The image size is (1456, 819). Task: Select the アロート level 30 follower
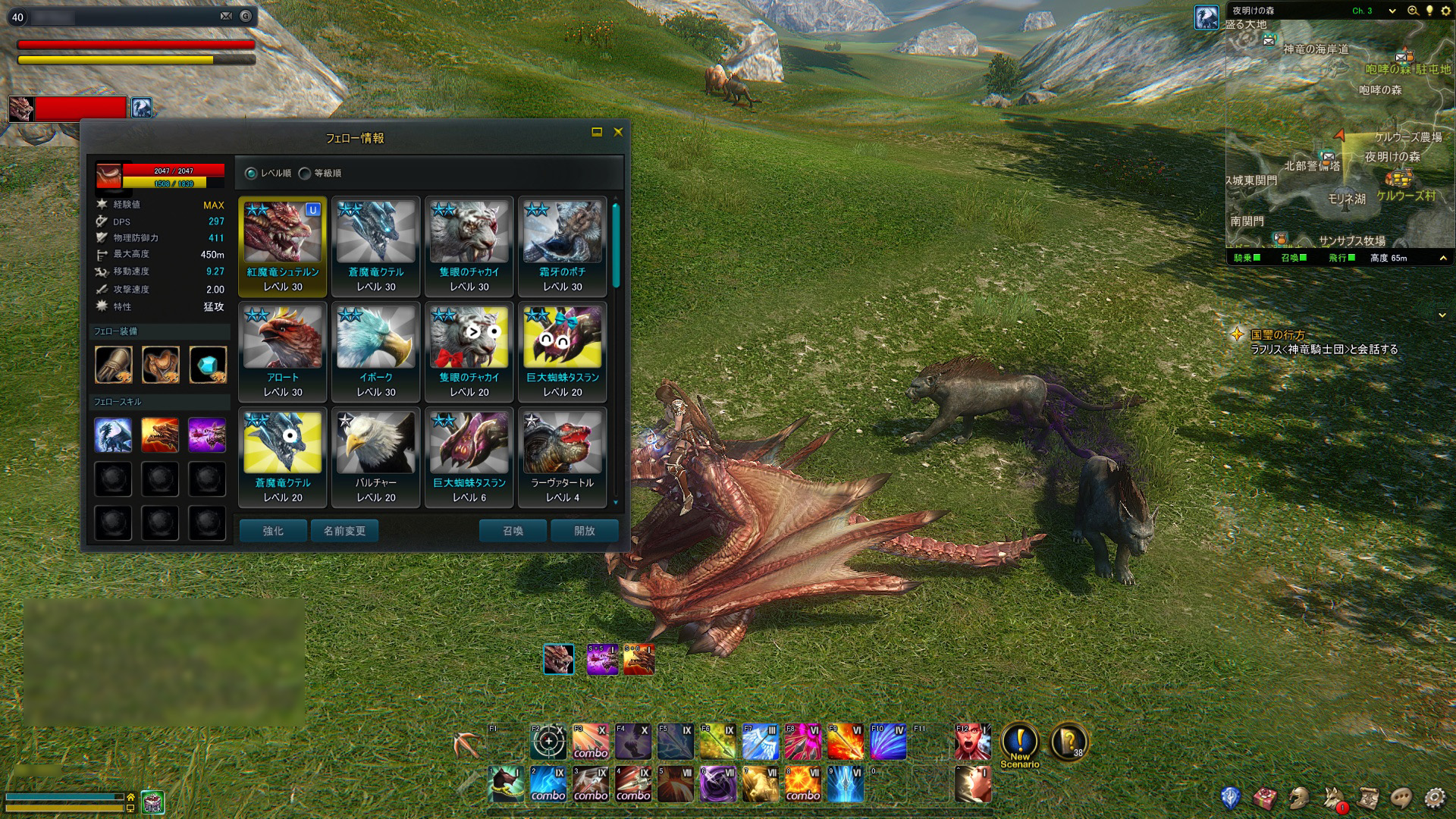click(x=283, y=352)
